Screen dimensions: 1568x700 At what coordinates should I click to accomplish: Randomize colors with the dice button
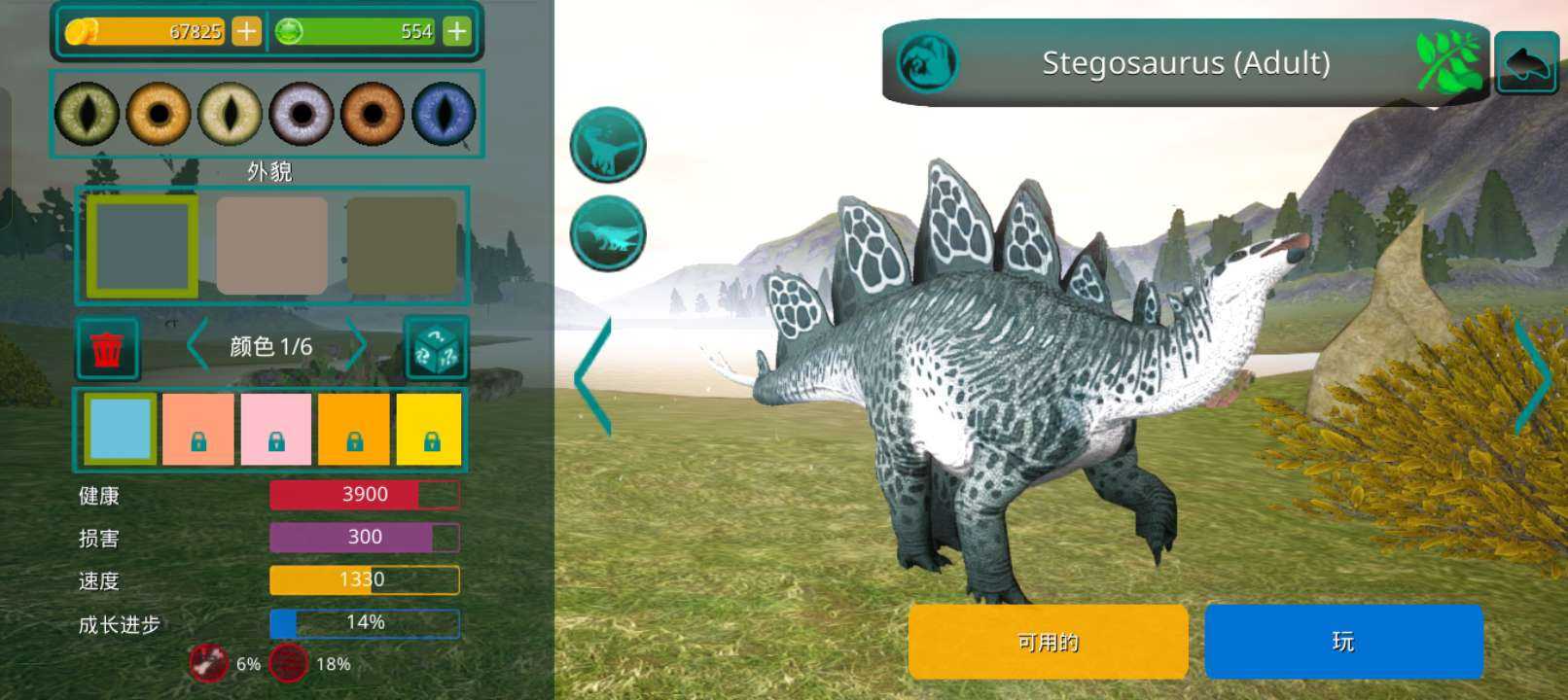point(436,348)
